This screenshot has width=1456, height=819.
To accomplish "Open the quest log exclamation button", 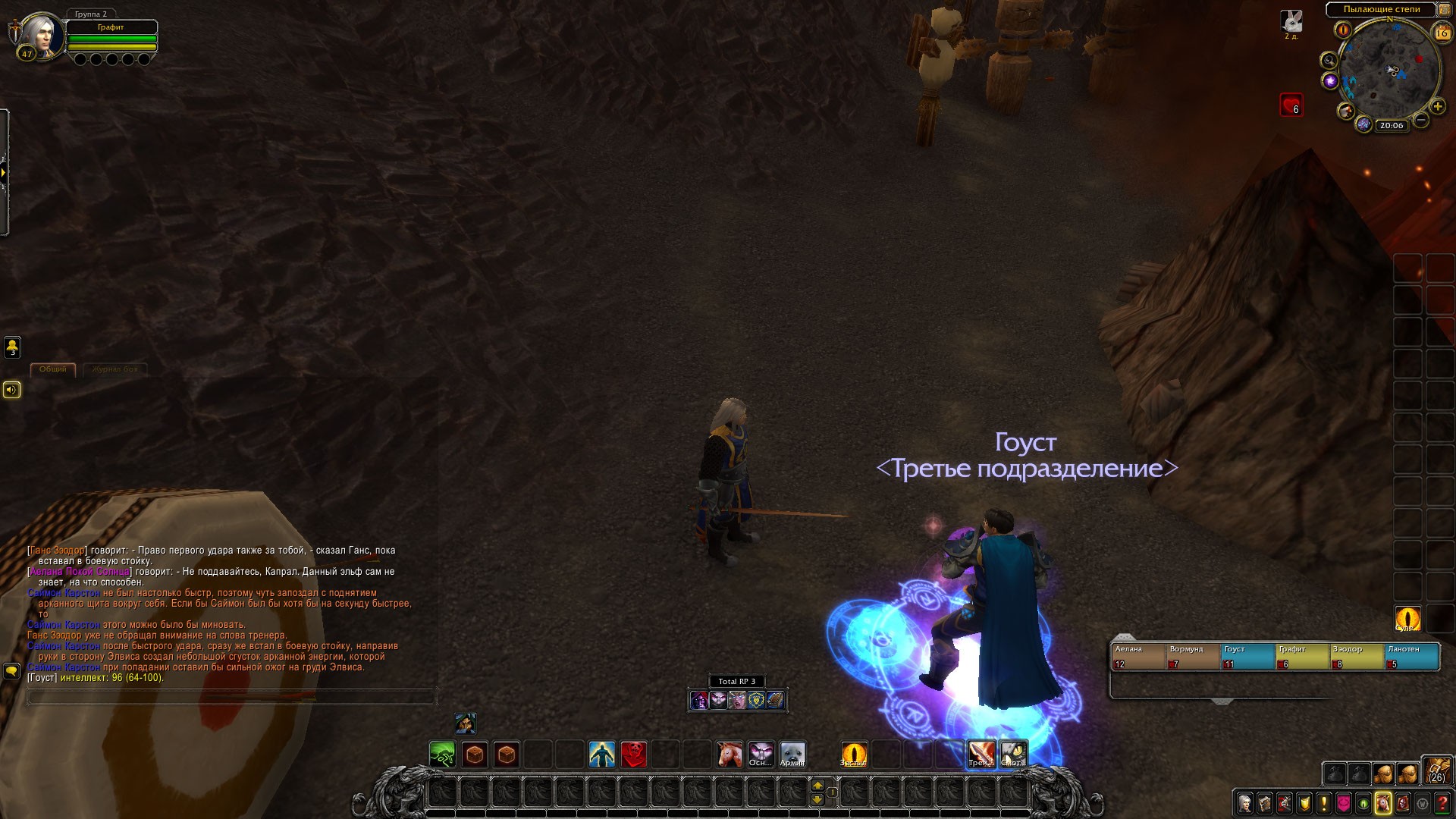I will [x=1323, y=803].
